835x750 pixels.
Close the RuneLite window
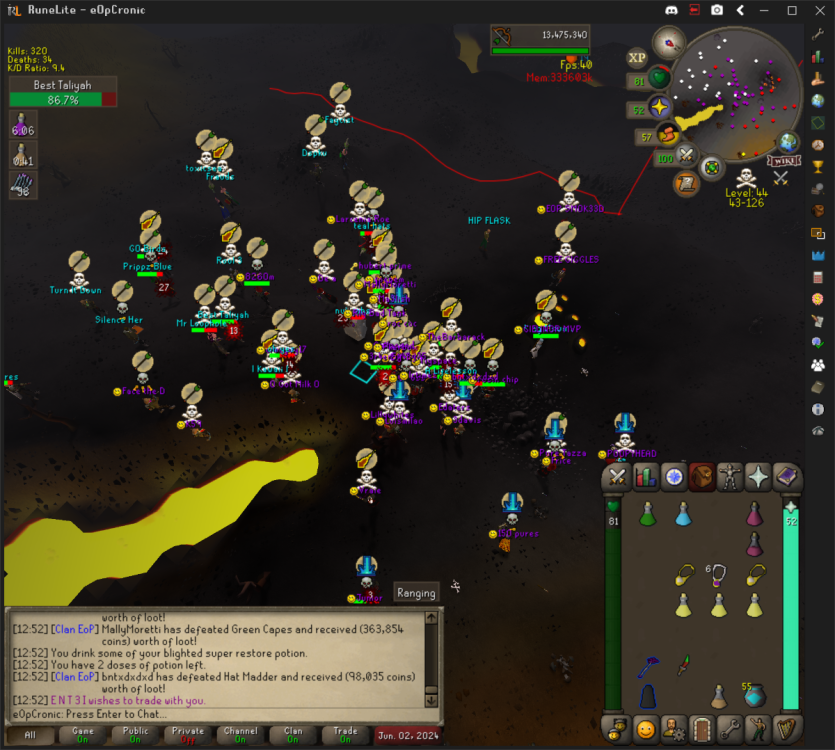[819, 10]
